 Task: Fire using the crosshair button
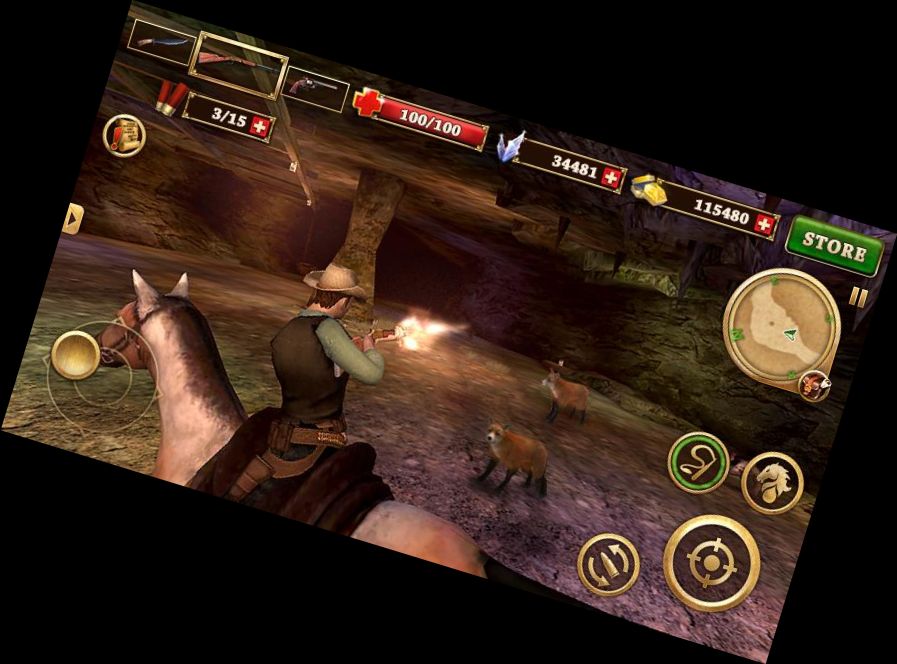click(711, 563)
